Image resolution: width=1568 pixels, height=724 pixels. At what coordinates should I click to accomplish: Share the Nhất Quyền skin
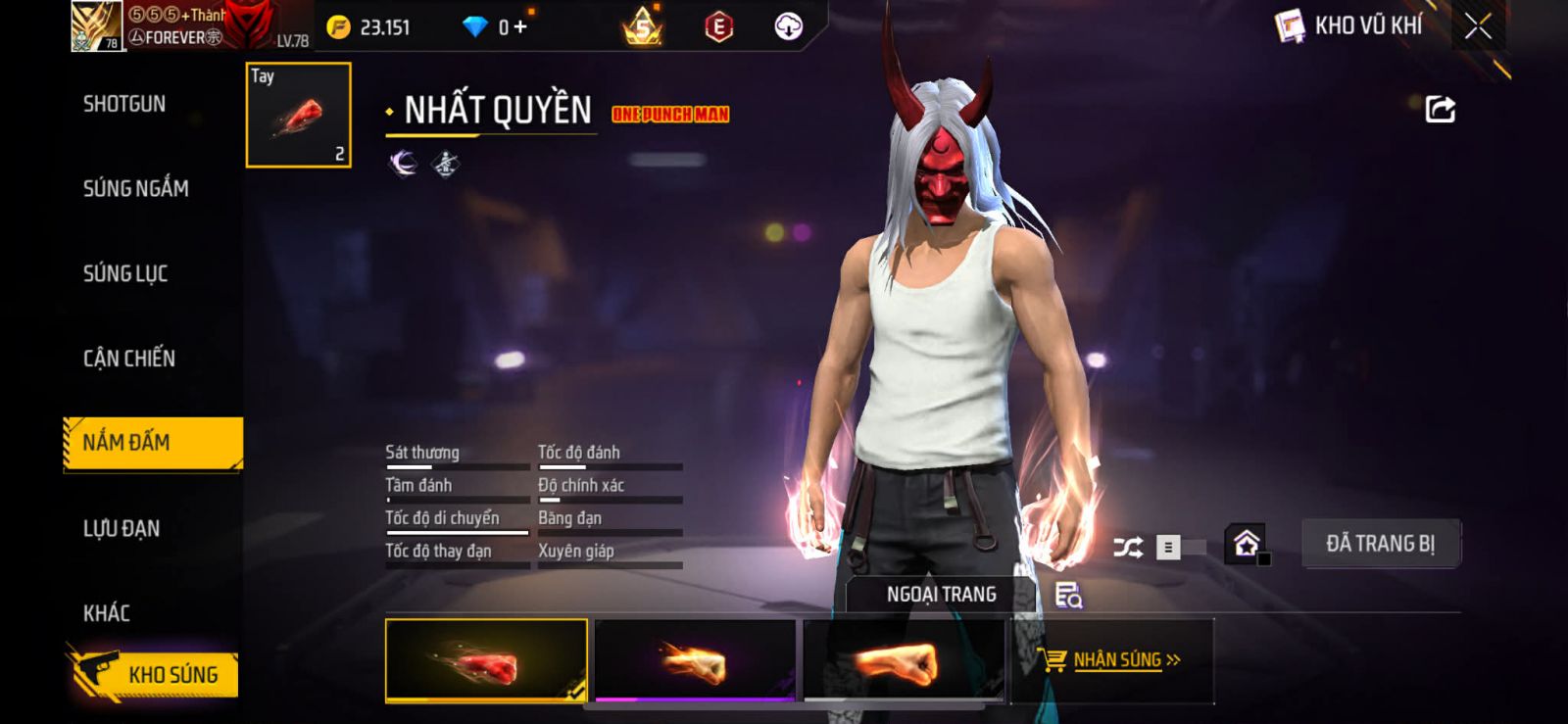pos(1440,109)
